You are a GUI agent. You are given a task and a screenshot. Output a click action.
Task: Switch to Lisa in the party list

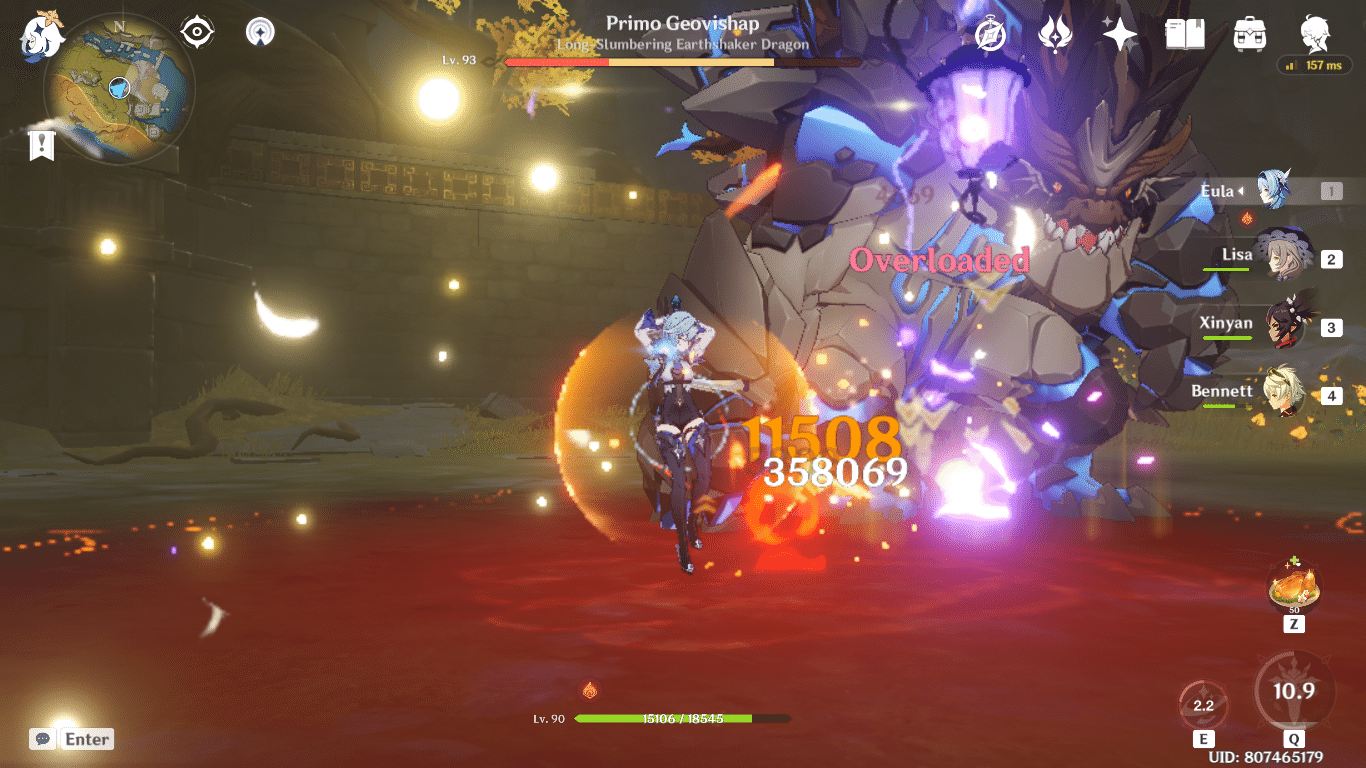[x=1268, y=254]
